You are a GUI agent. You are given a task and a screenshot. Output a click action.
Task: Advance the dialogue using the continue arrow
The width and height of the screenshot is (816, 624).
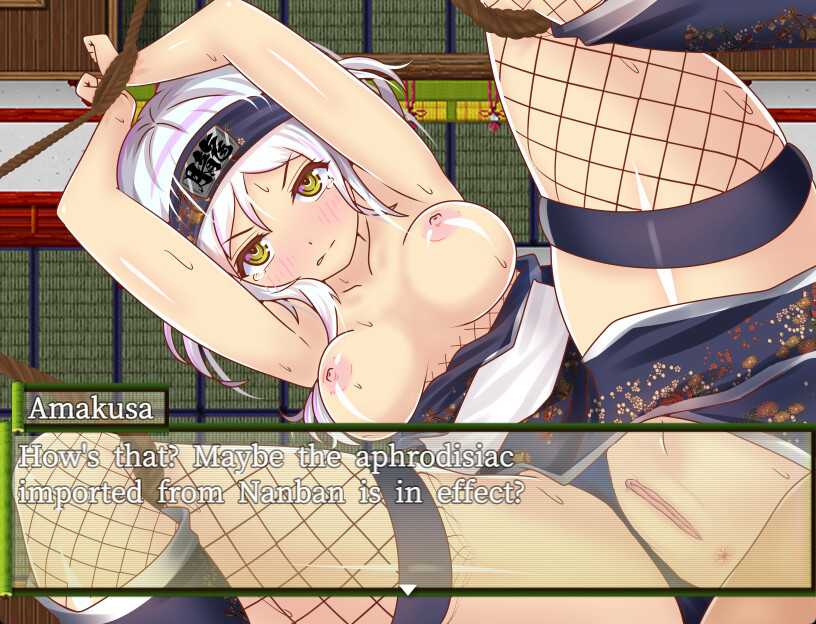pyautogui.click(x=408, y=590)
